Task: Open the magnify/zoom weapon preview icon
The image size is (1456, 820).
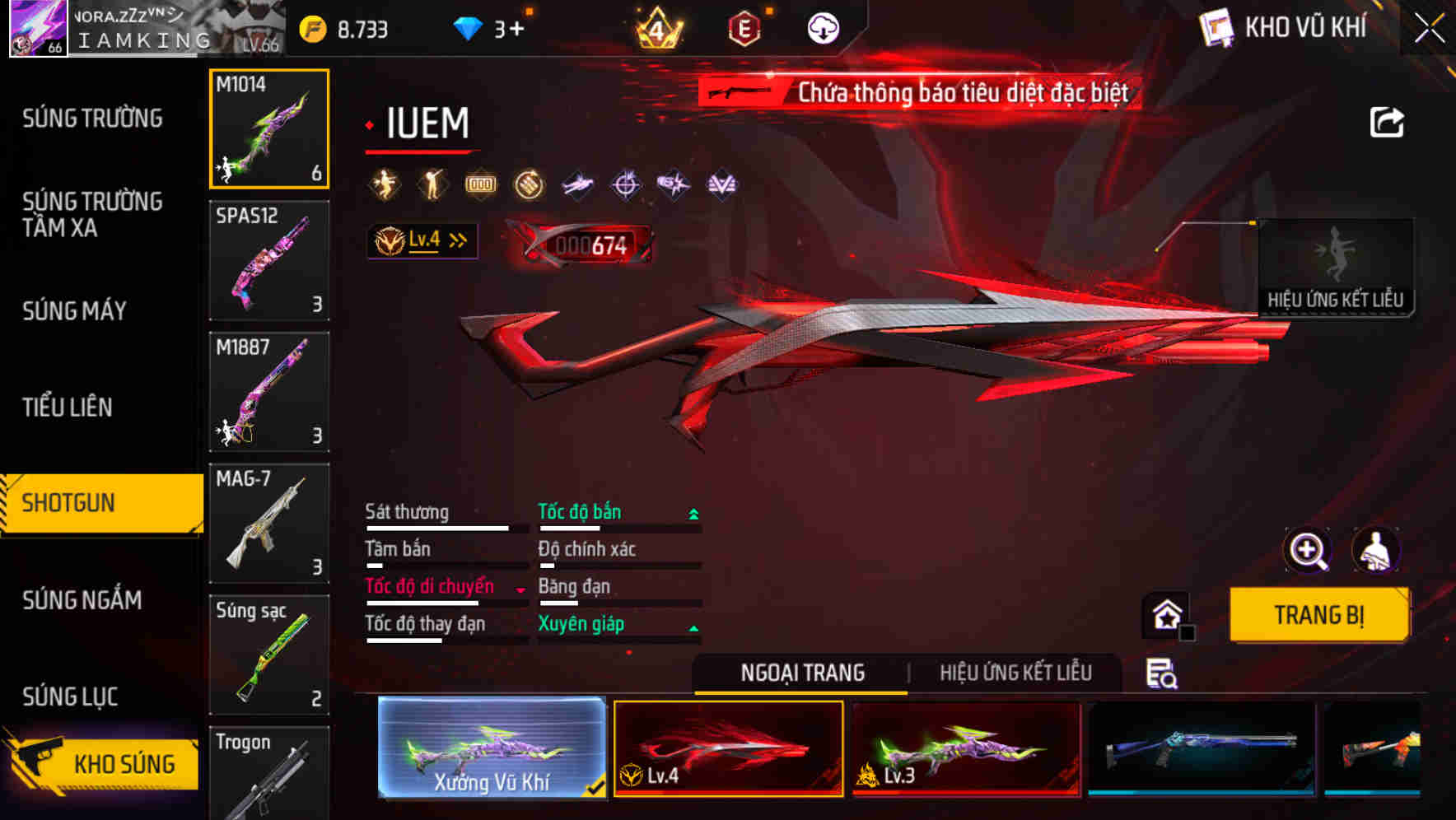Action: coord(1308,550)
